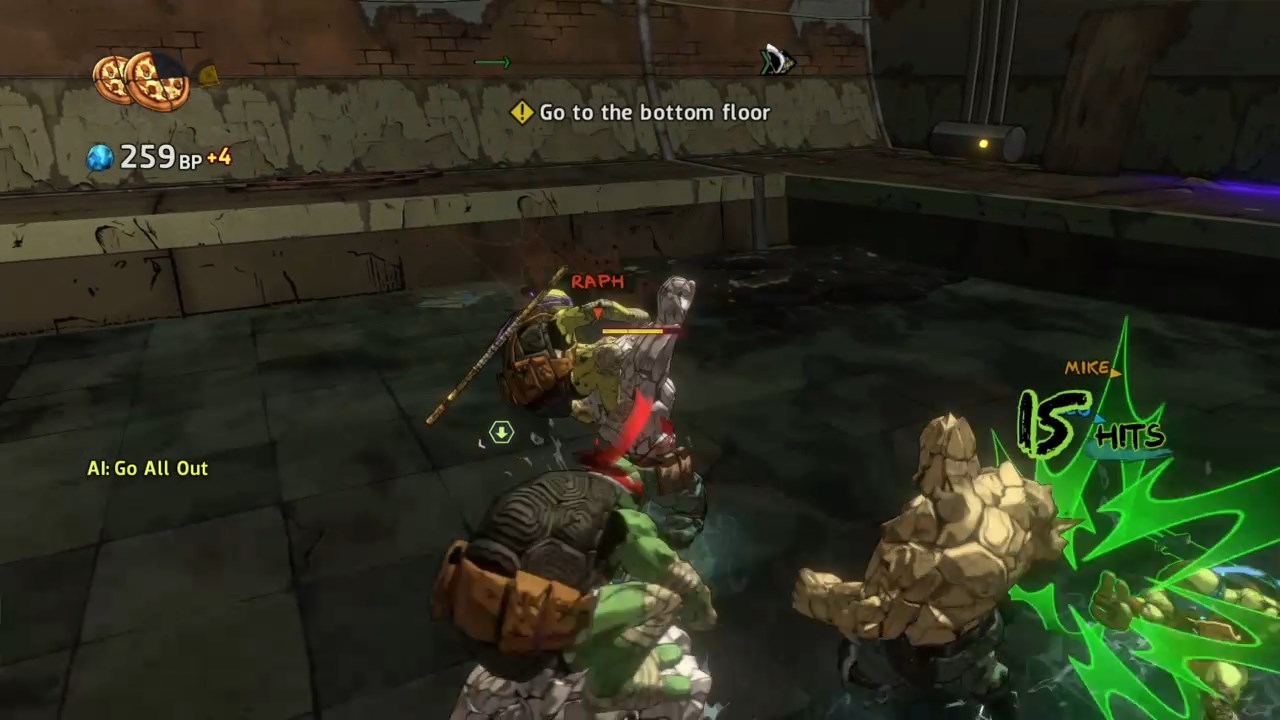The height and width of the screenshot is (720, 1280).
Task: Click the pizza health items icon
Action: coord(141,80)
